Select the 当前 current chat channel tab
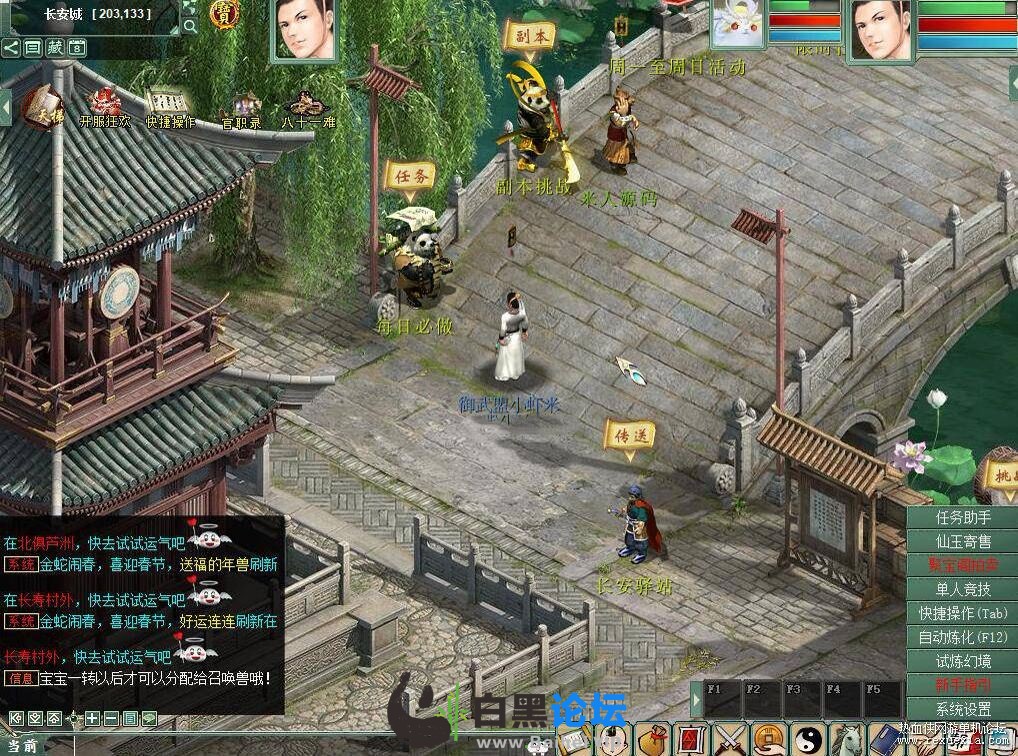The width and height of the screenshot is (1018, 756). [x=22, y=745]
